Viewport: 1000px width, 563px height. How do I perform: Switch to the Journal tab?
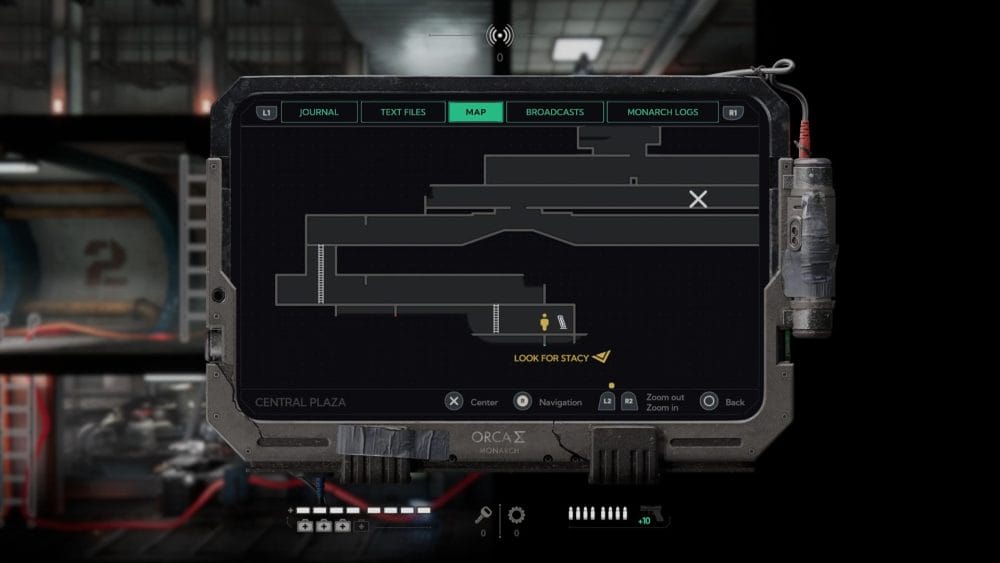click(x=319, y=112)
